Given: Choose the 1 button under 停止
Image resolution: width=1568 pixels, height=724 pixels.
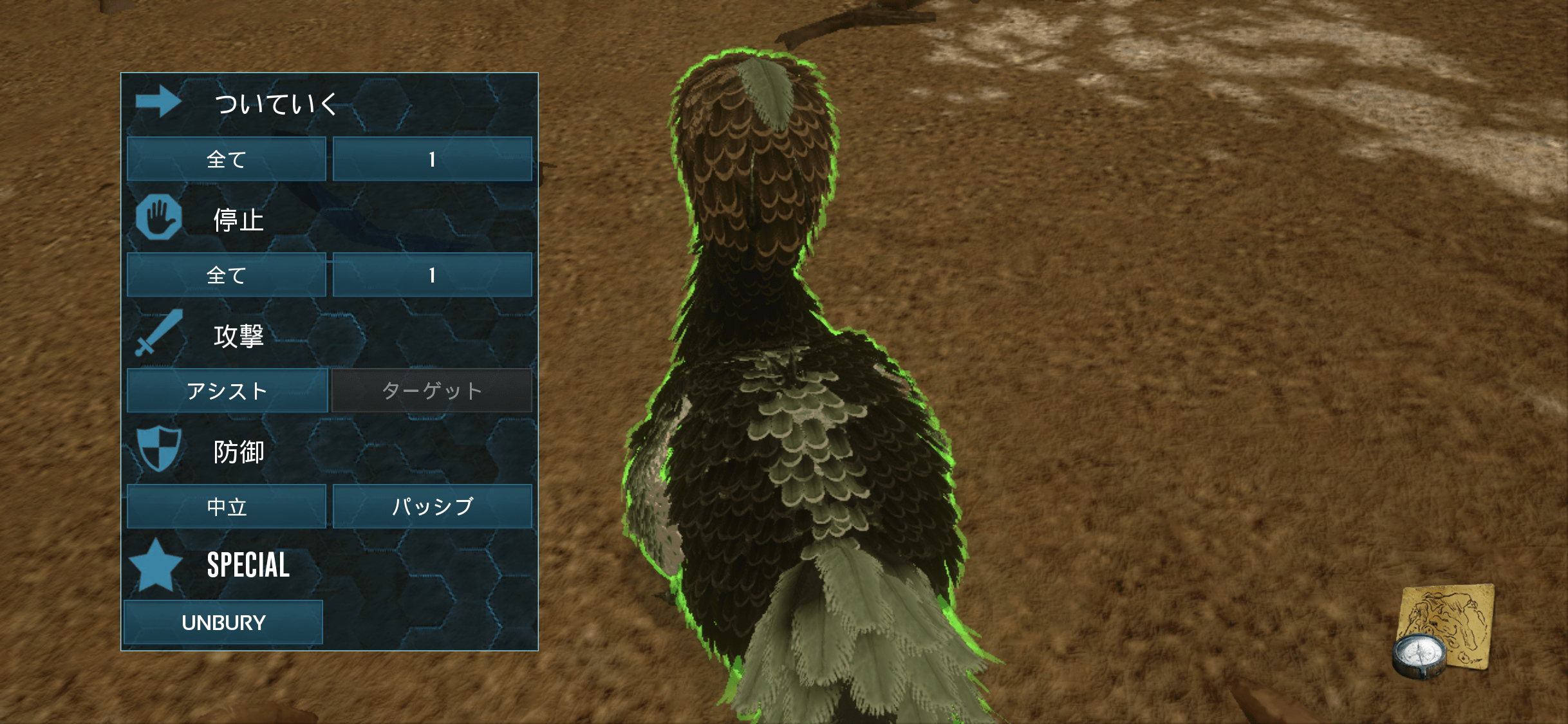Looking at the screenshot, I should 432,275.
